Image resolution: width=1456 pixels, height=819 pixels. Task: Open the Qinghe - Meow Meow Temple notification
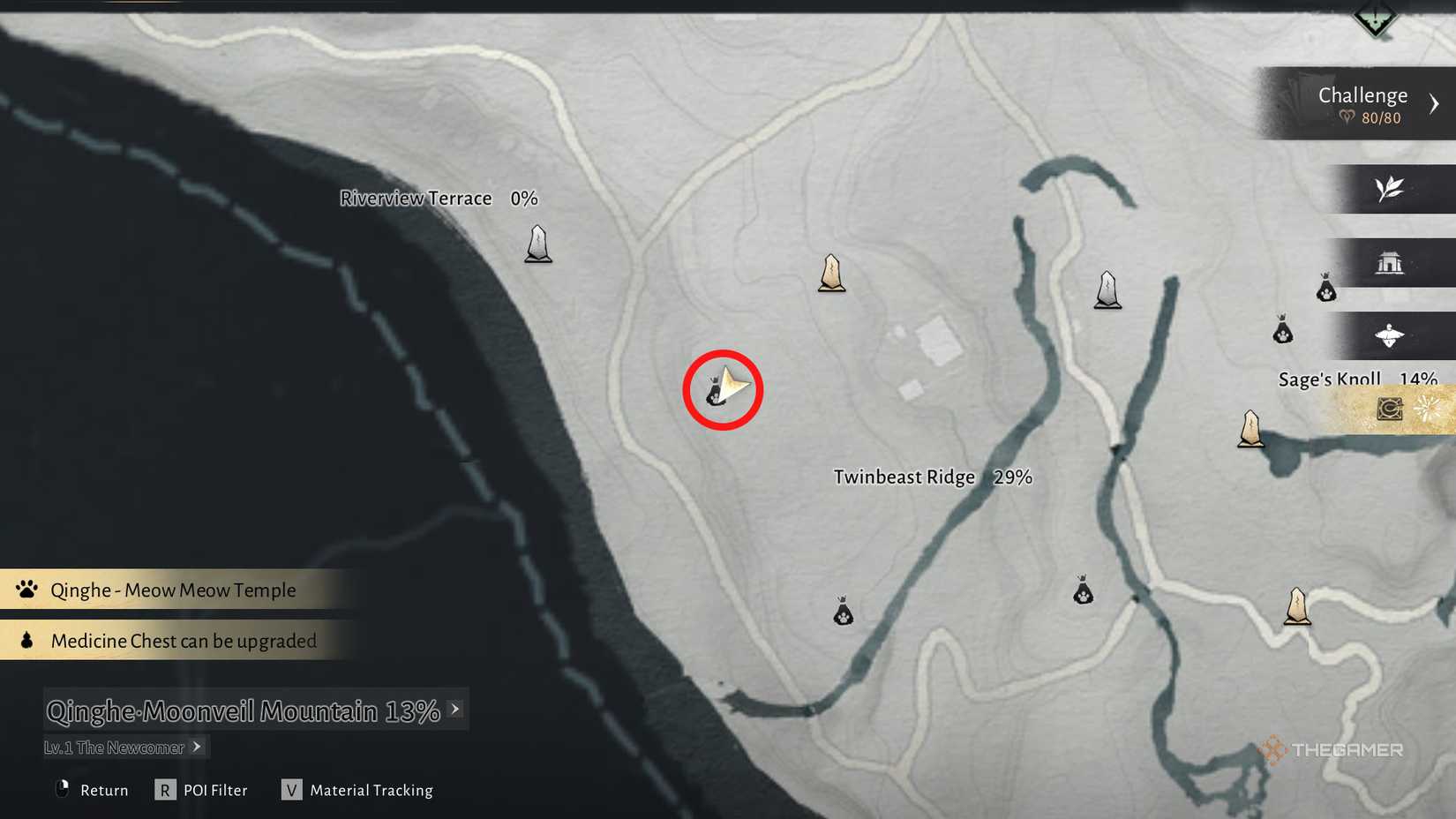(x=174, y=590)
